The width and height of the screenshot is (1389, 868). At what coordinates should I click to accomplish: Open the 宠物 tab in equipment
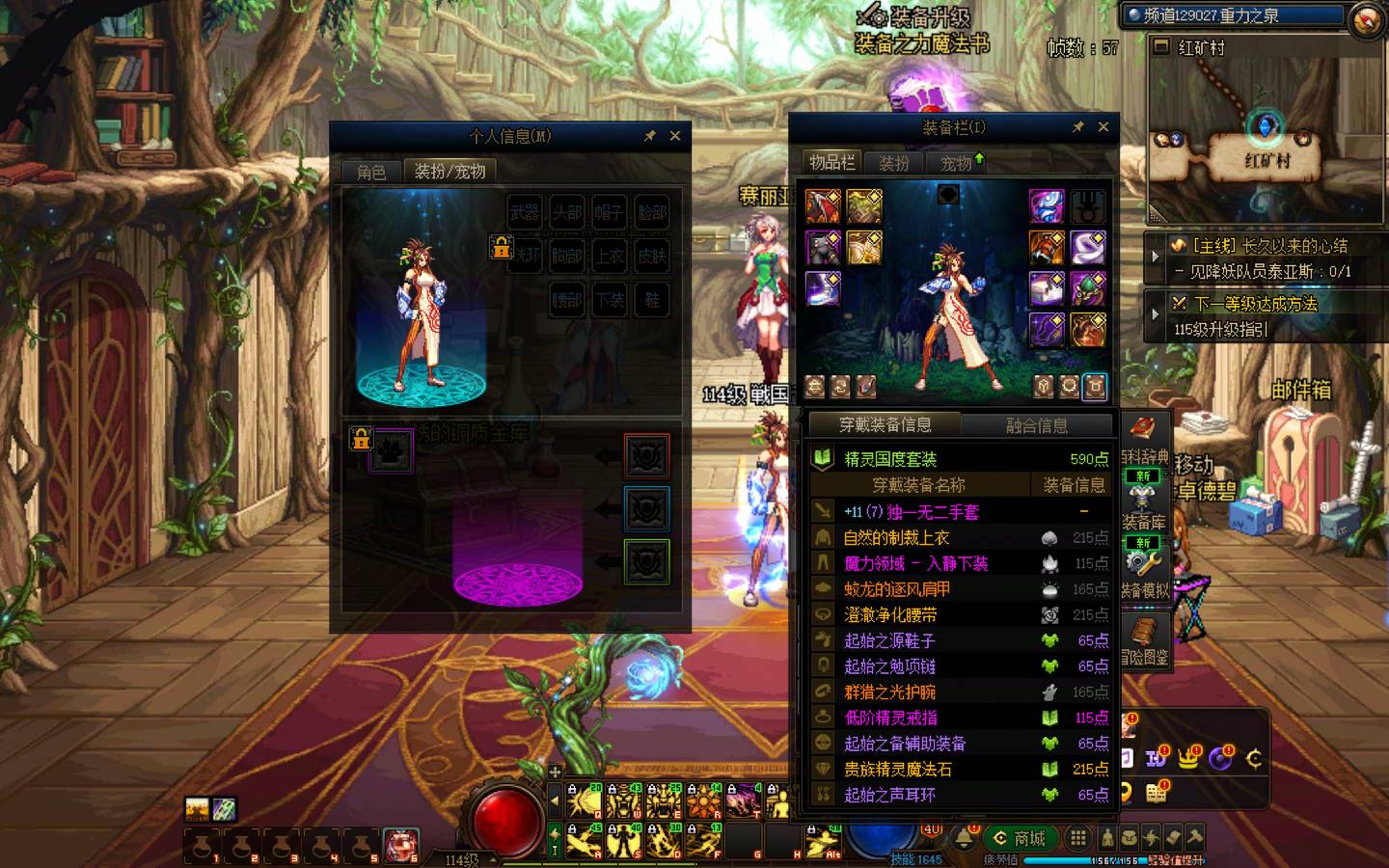click(x=957, y=163)
